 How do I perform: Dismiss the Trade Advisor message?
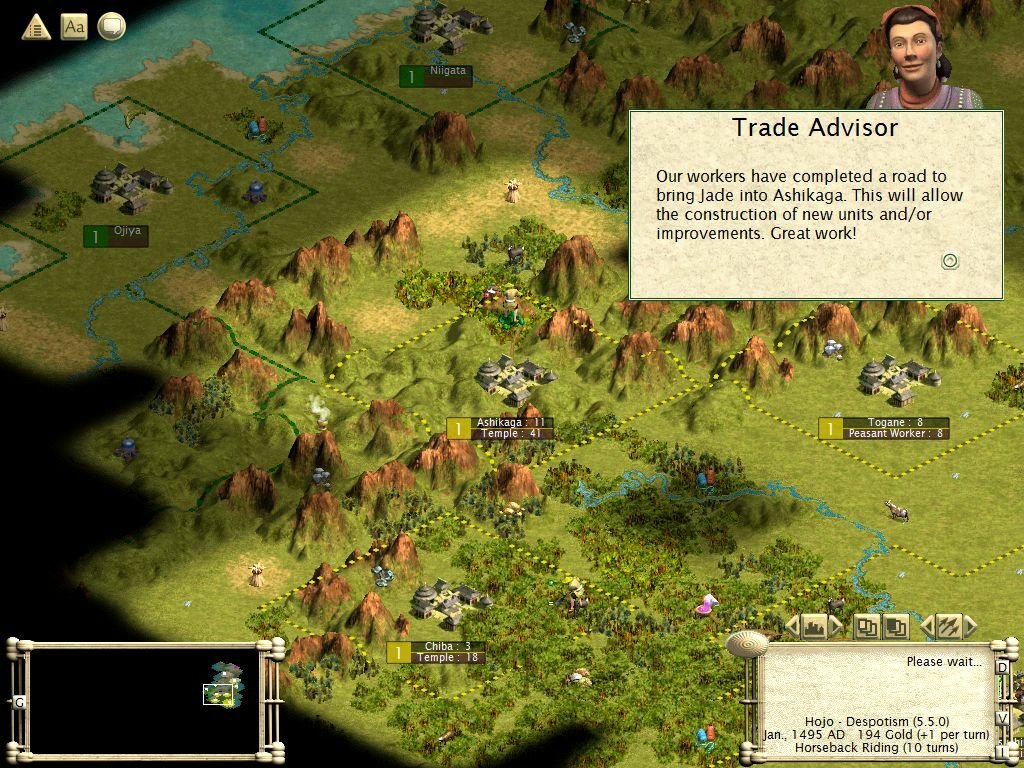tap(950, 261)
